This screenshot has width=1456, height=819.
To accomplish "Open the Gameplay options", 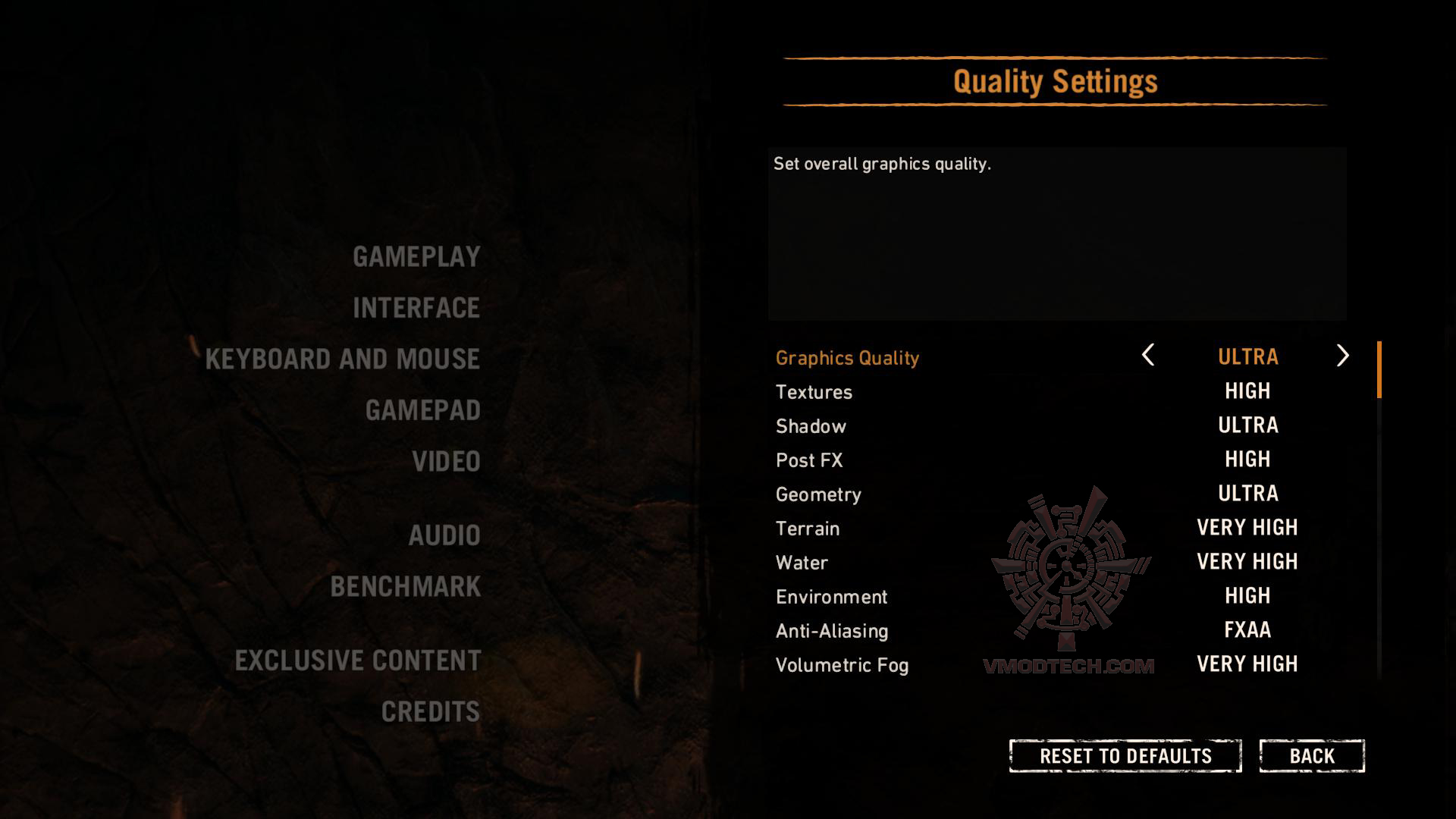I will point(416,257).
